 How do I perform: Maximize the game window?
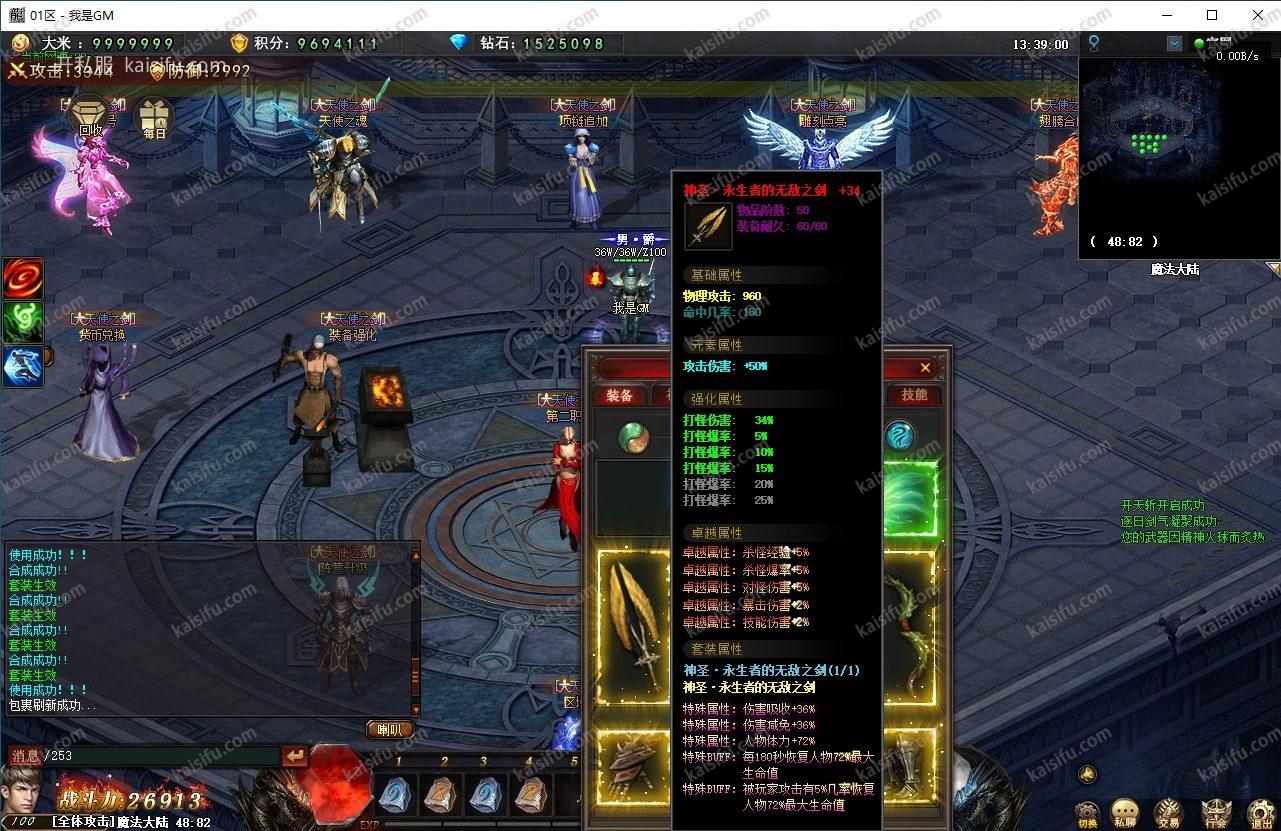(1212, 15)
